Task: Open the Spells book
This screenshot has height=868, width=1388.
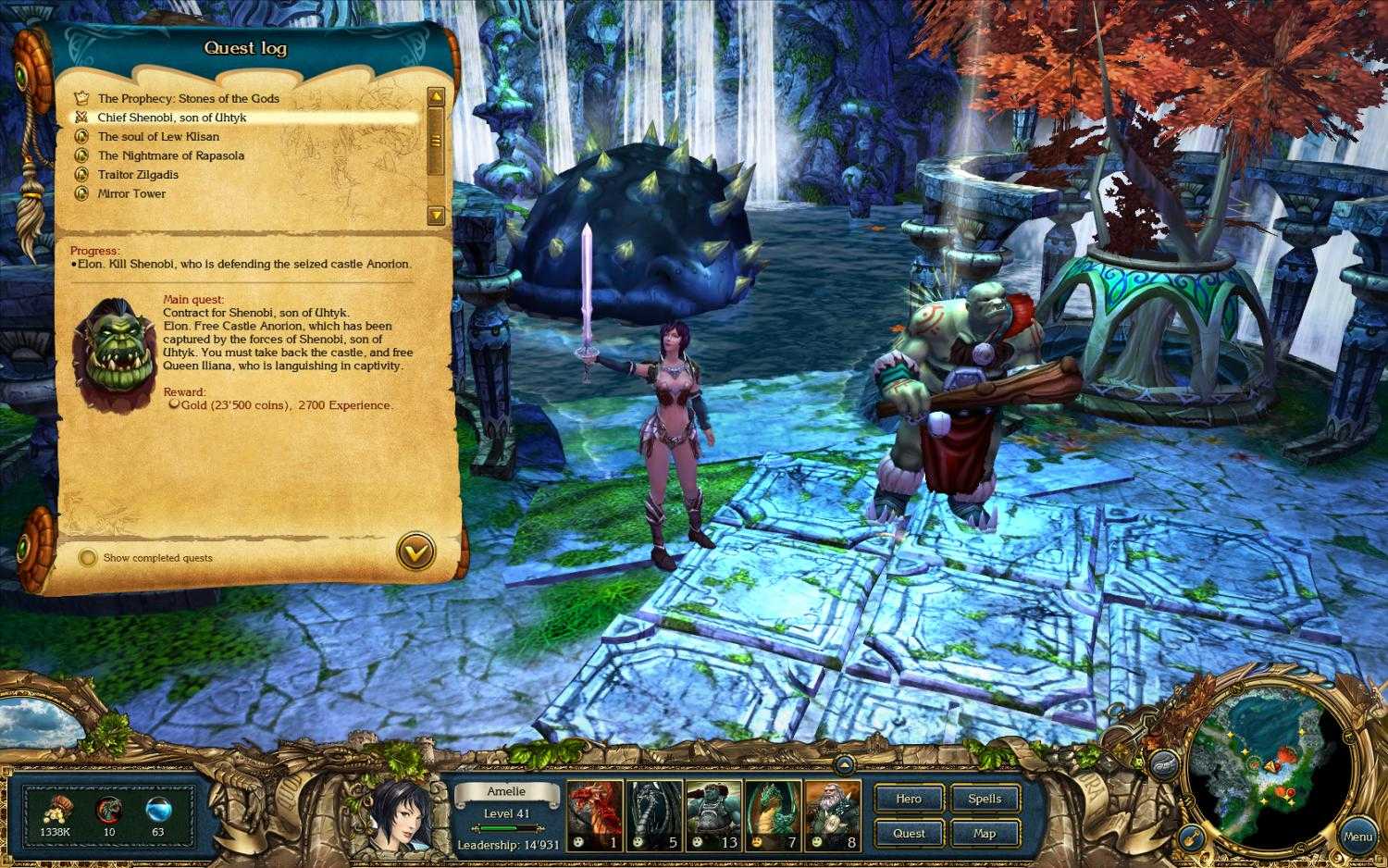Action: click(x=985, y=799)
